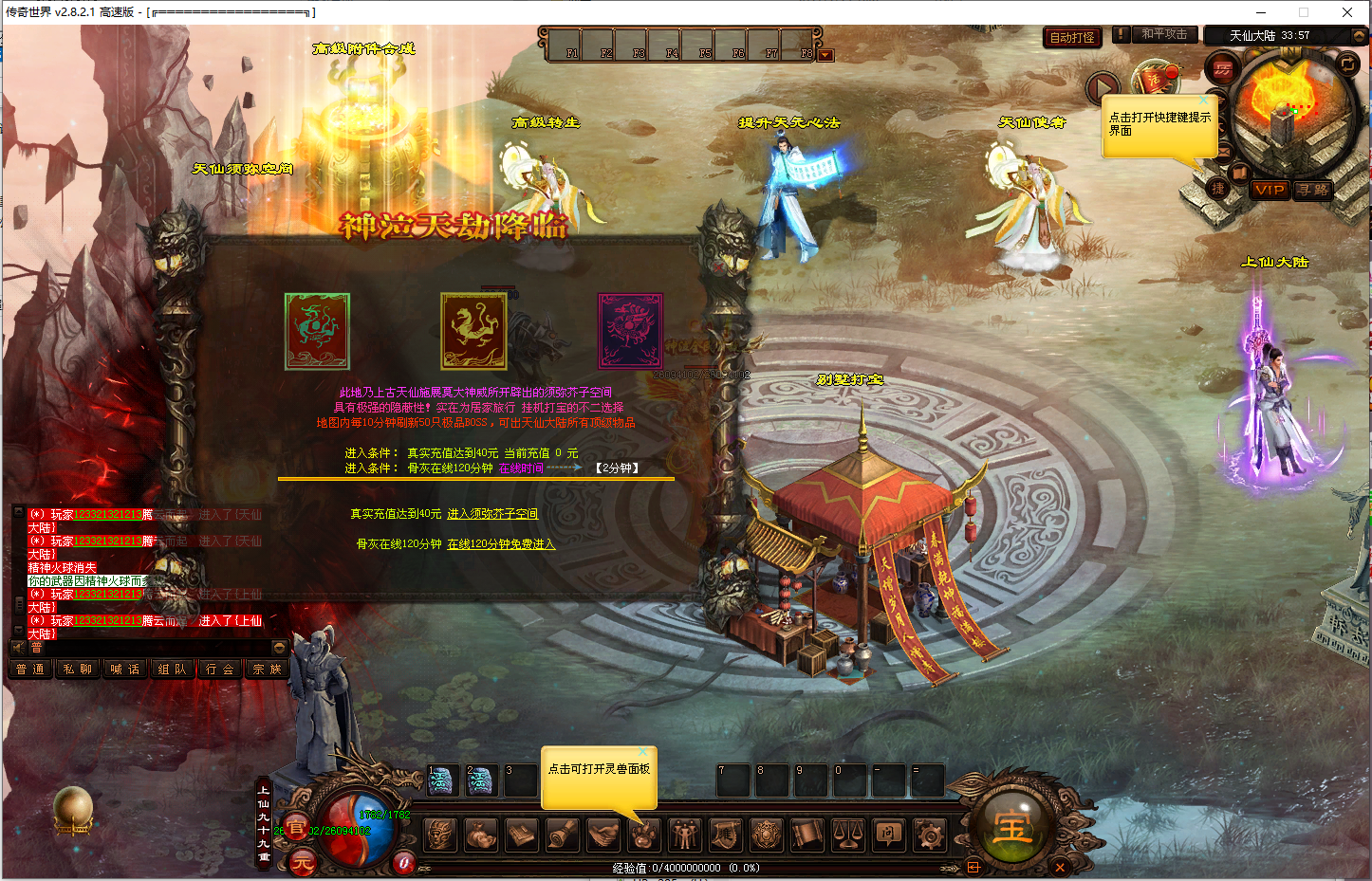Close the game window
Image resolution: width=1372 pixels, height=881 pixels.
(1347, 12)
